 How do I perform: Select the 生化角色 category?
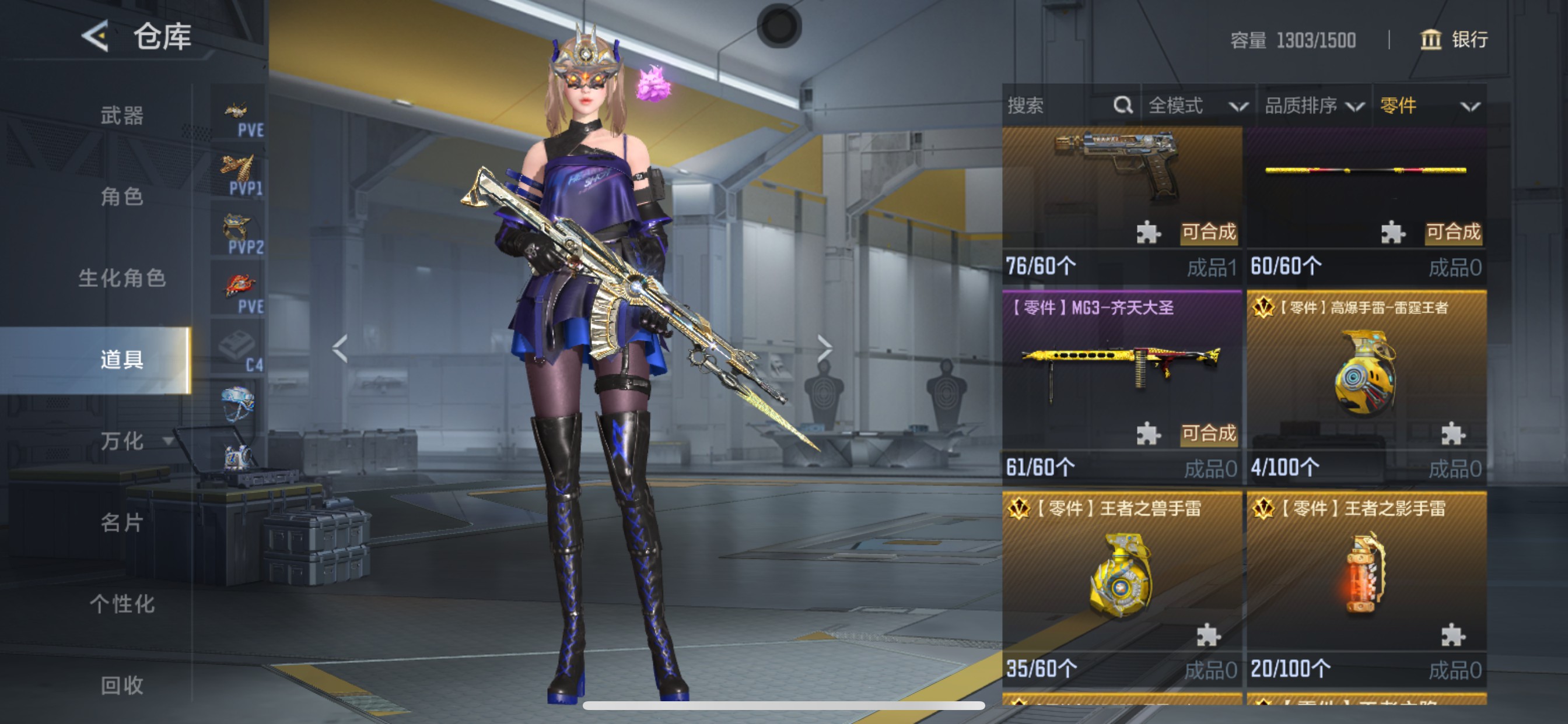pyautogui.click(x=122, y=278)
